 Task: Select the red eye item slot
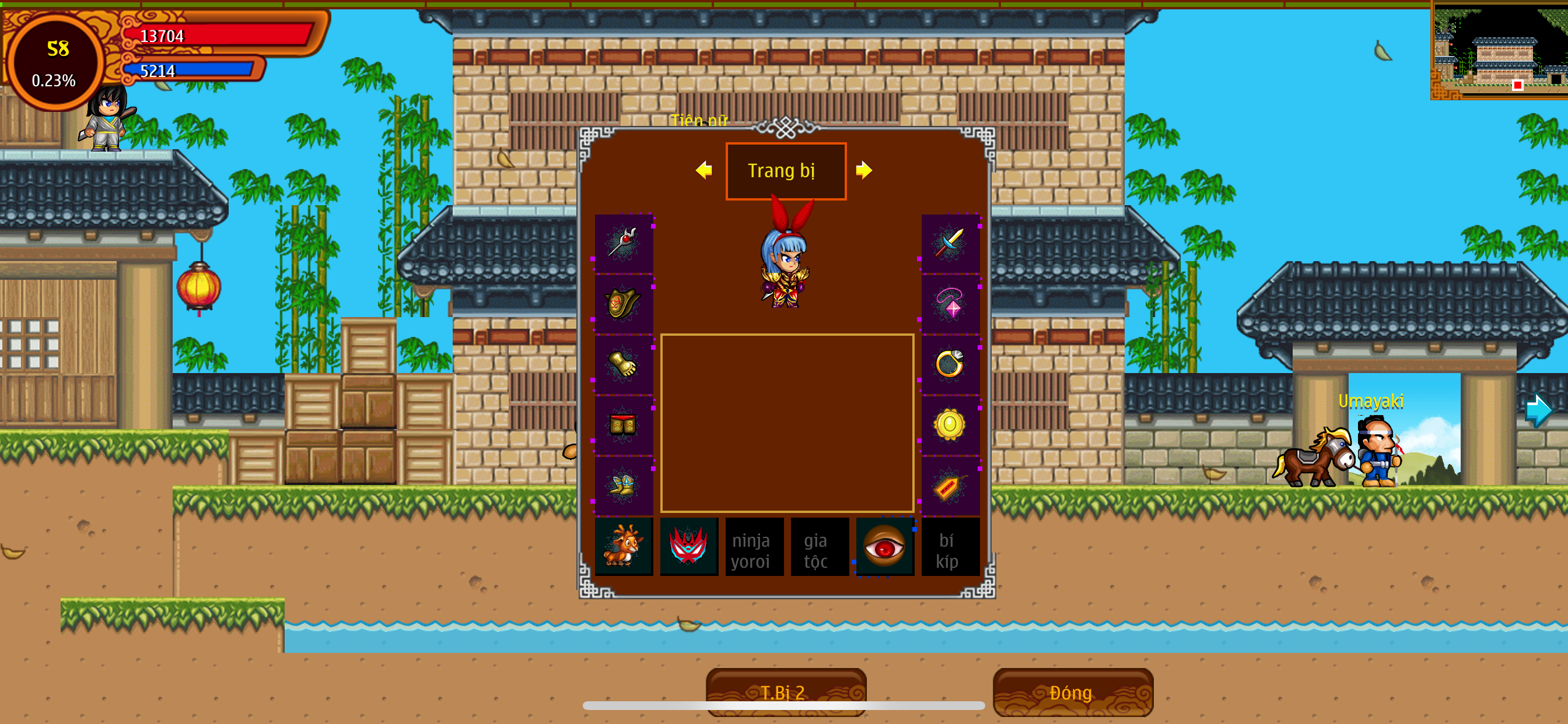884,546
